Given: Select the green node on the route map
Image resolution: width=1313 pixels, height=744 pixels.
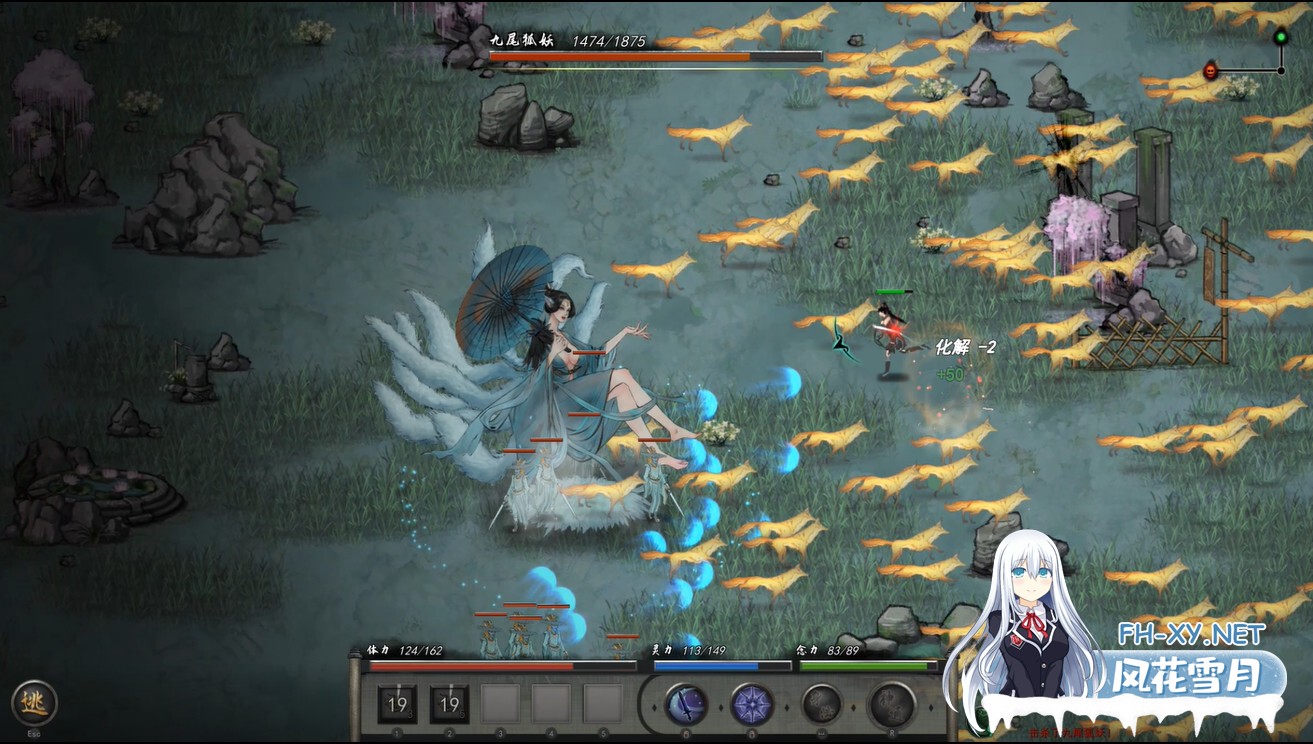Looking at the screenshot, I should click(1281, 38).
